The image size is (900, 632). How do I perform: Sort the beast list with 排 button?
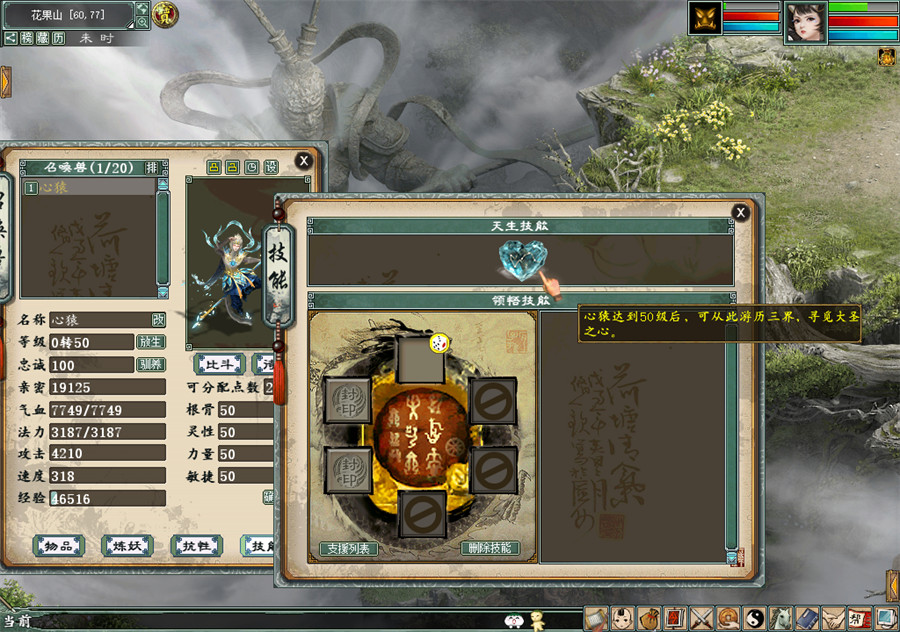click(151, 167)
